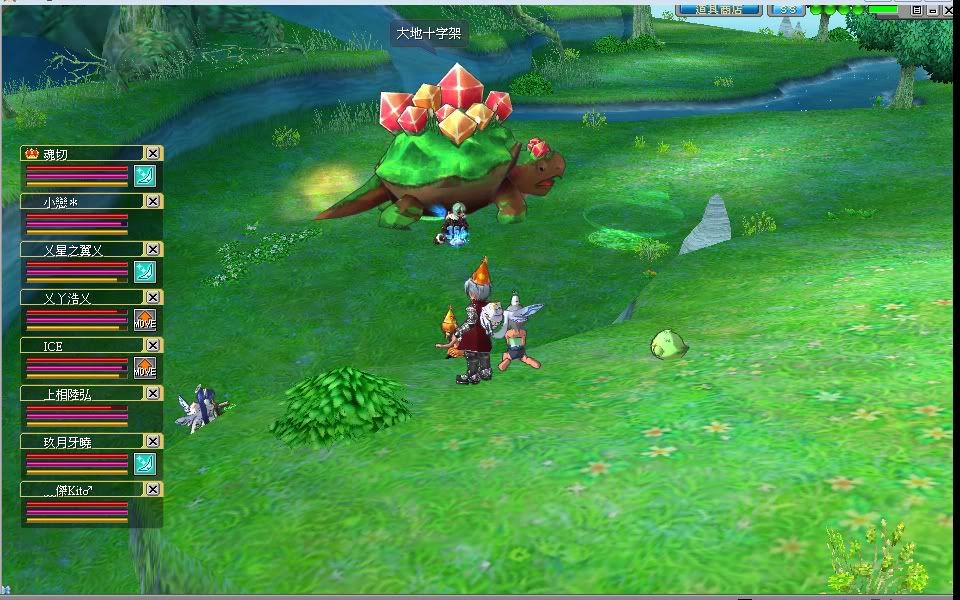Close the 上相陸弘 party panel
This screenshot has height=600, width=960.
click(153, 393)
